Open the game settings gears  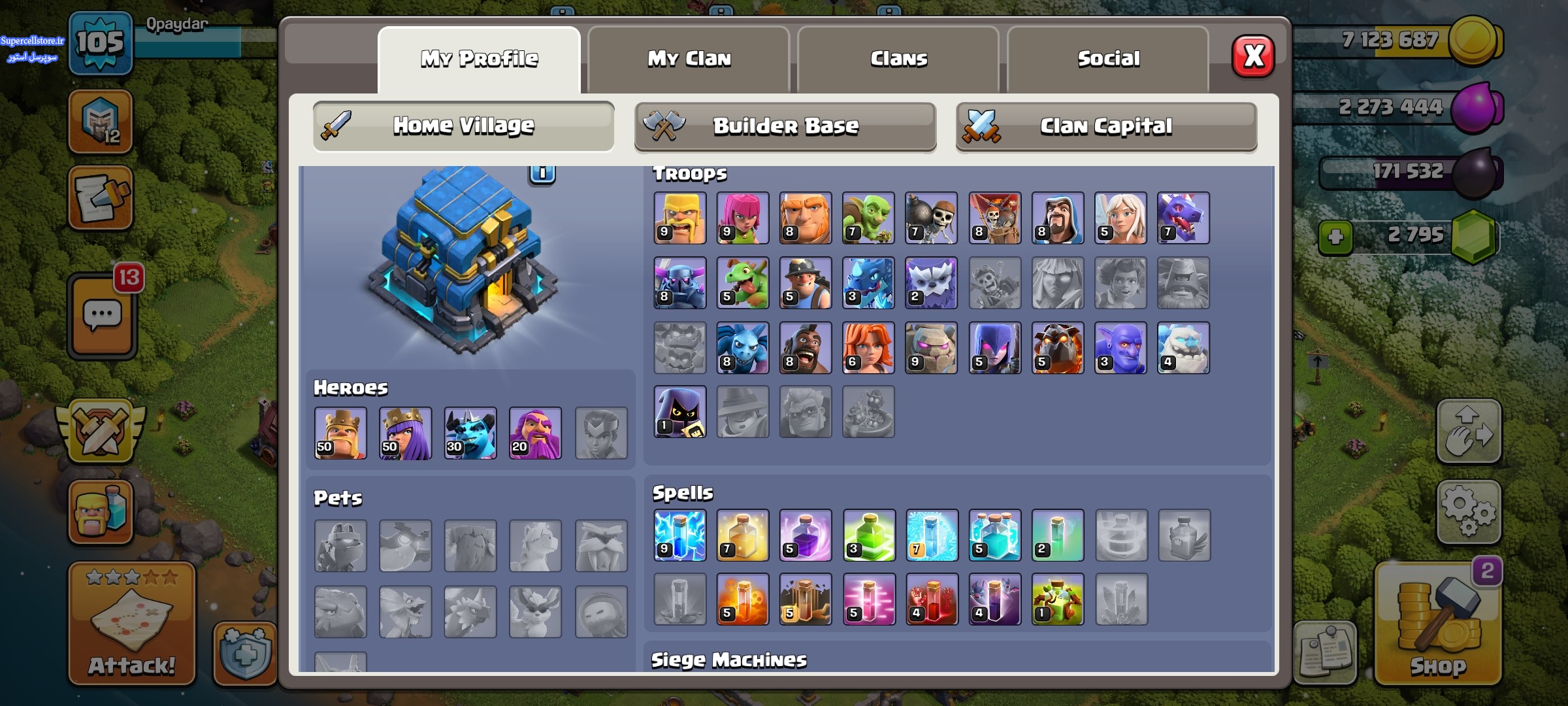pyautogui.click(x=1468, y=512)
